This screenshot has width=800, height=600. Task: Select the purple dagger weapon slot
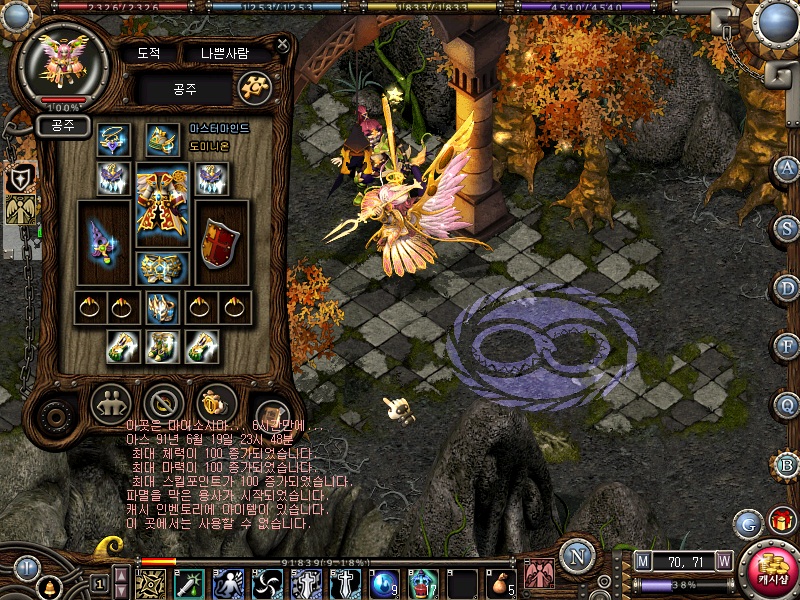pyautogui.click(x=104, y=243)
